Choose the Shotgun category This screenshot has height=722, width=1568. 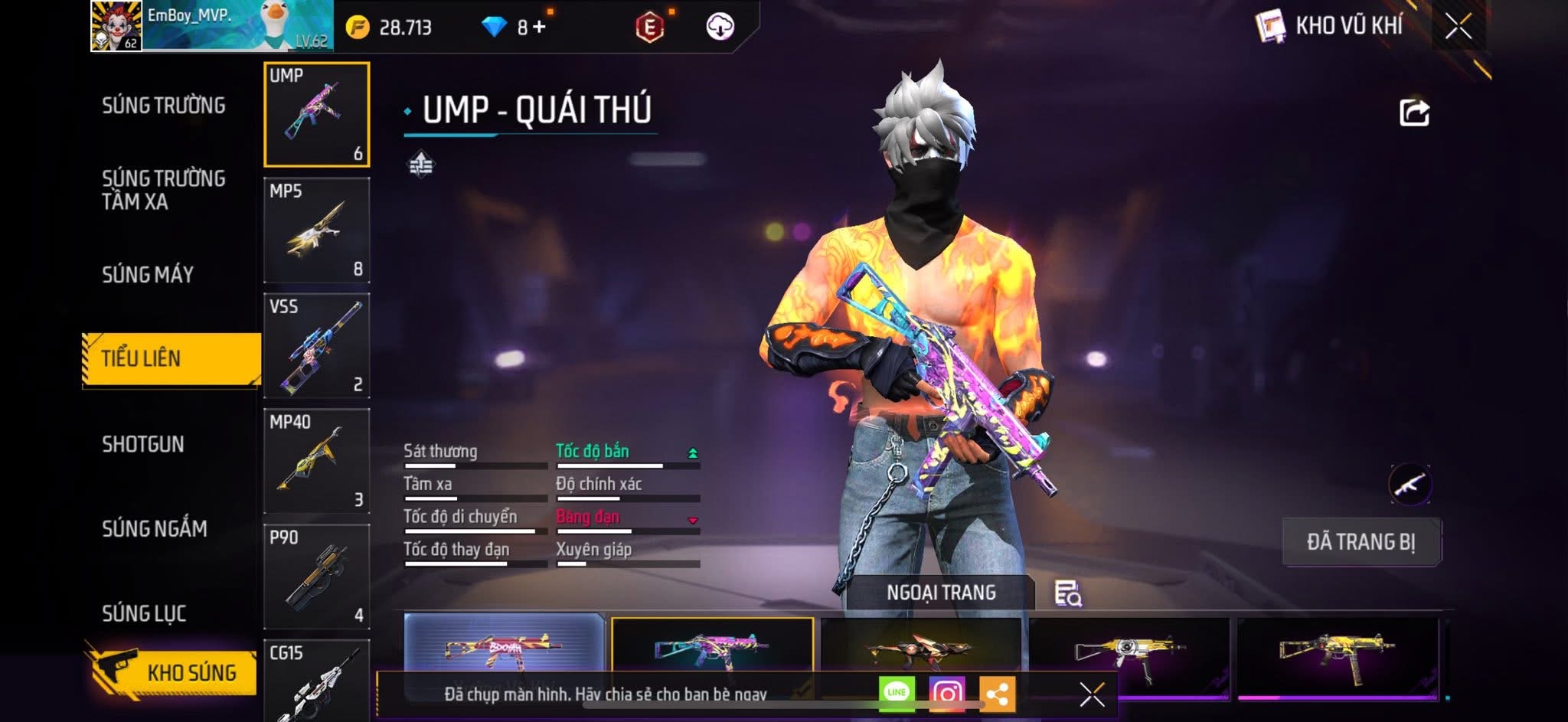coord(143,444)
